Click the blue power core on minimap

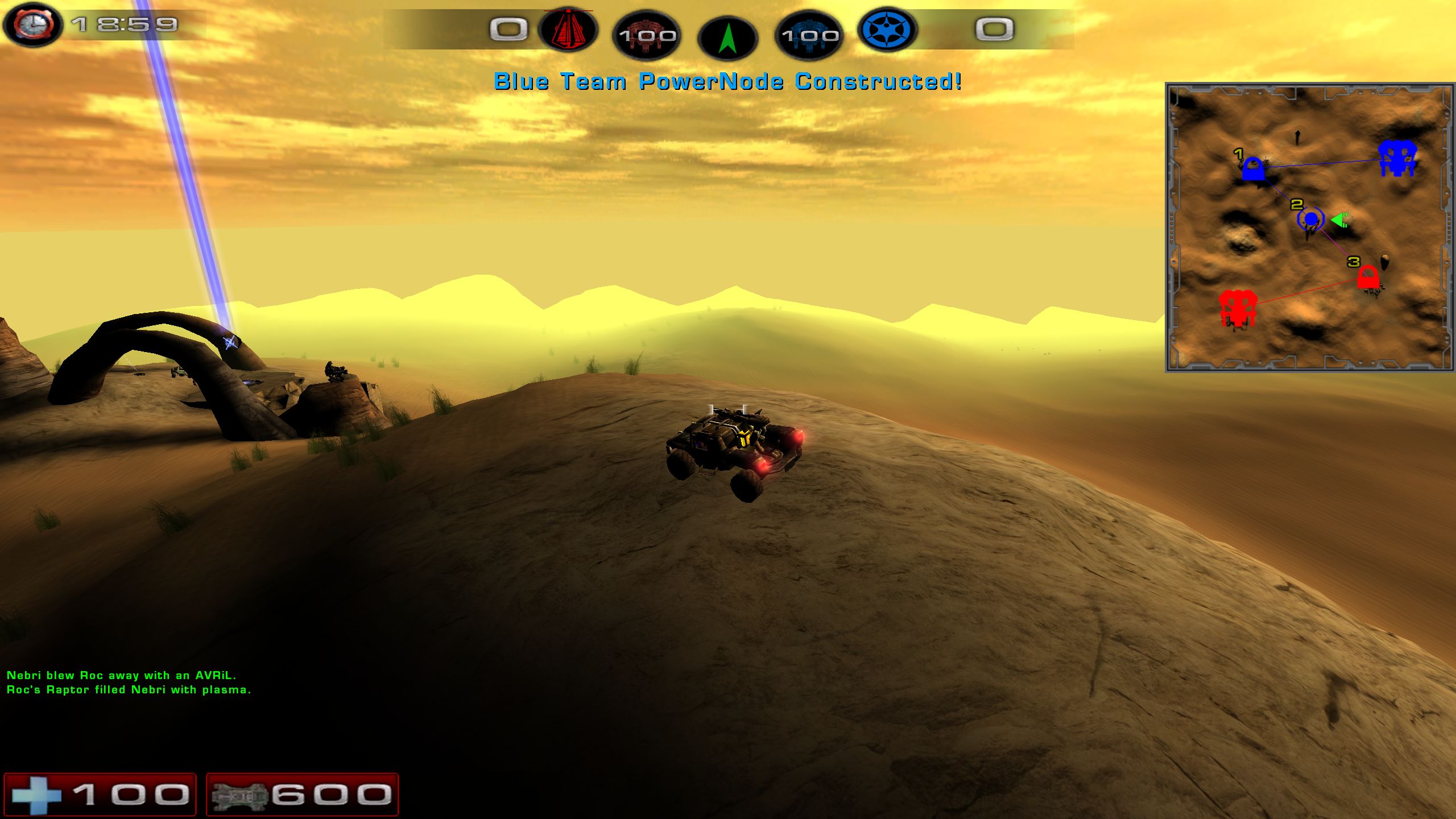pos(1397,158)
